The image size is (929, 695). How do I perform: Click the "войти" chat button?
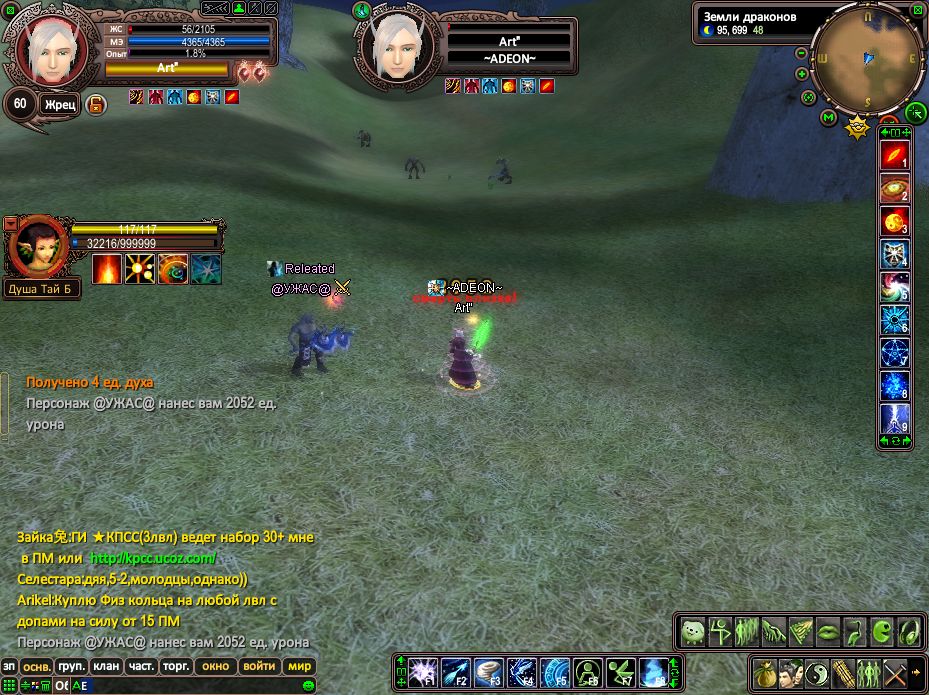pos(259,666)
